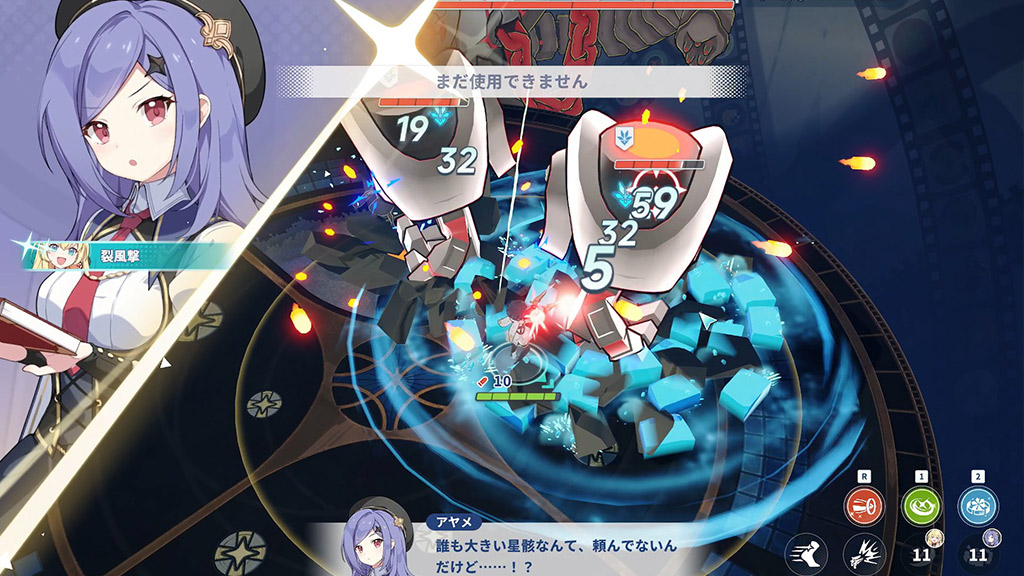Select the purple-haired support skill on cooldown
The image size is (1024, 576).
[979, 553]
